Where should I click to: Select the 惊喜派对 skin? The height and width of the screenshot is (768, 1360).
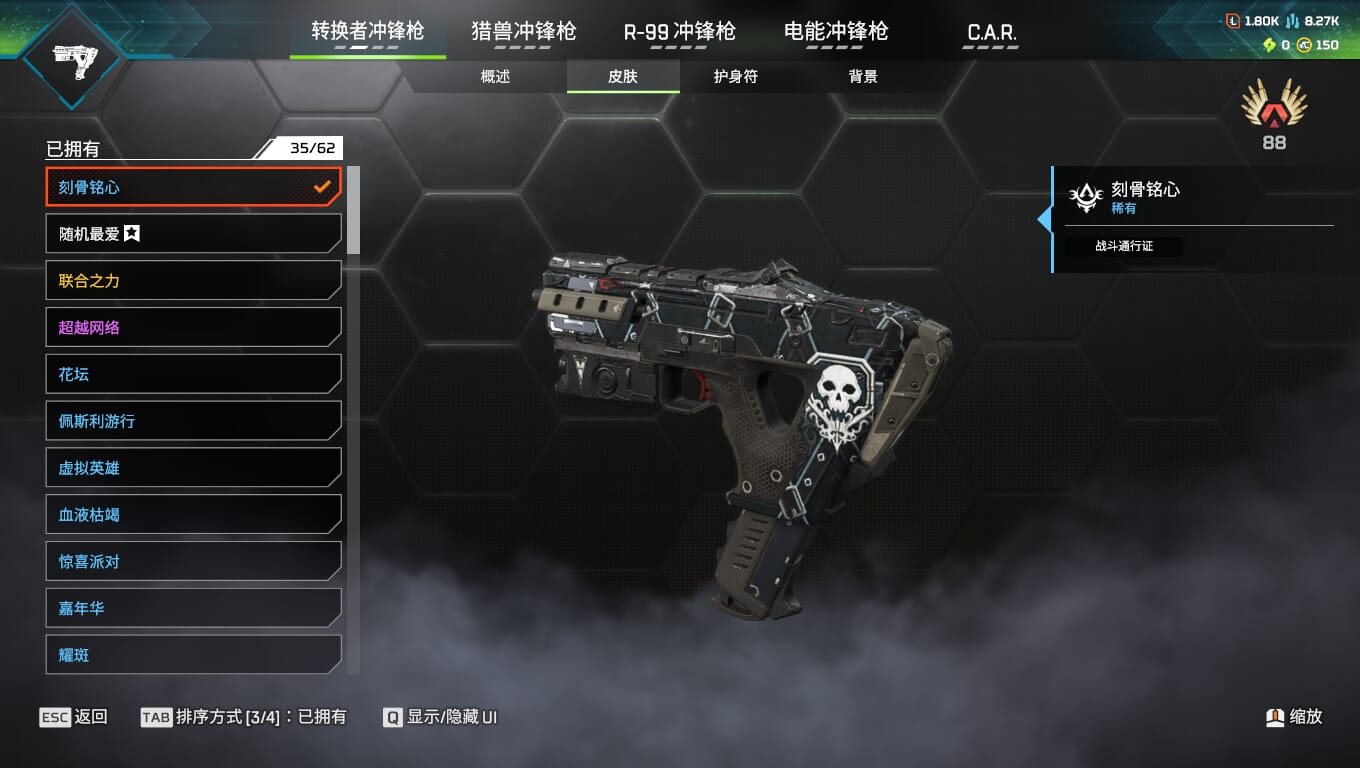[193, 562]
